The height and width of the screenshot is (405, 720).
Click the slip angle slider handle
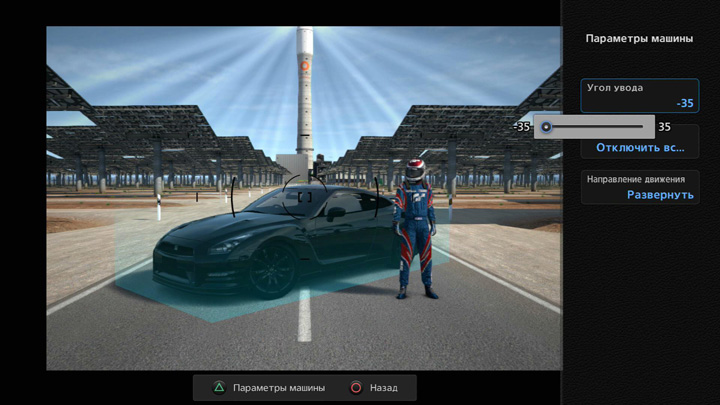[546, 127]
